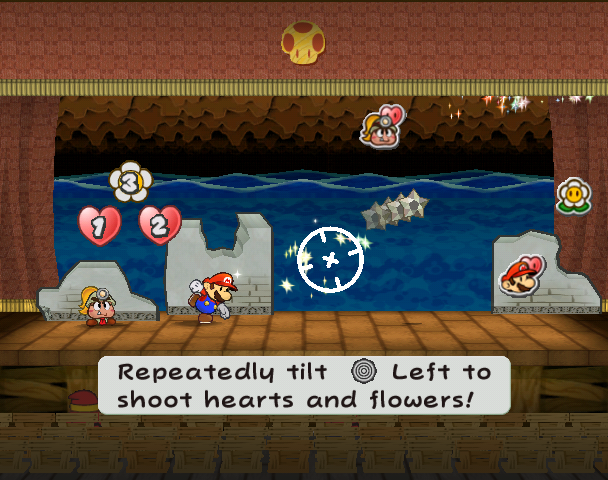
Task: Select the Goombella heart target icon
Action: (381, 127)
